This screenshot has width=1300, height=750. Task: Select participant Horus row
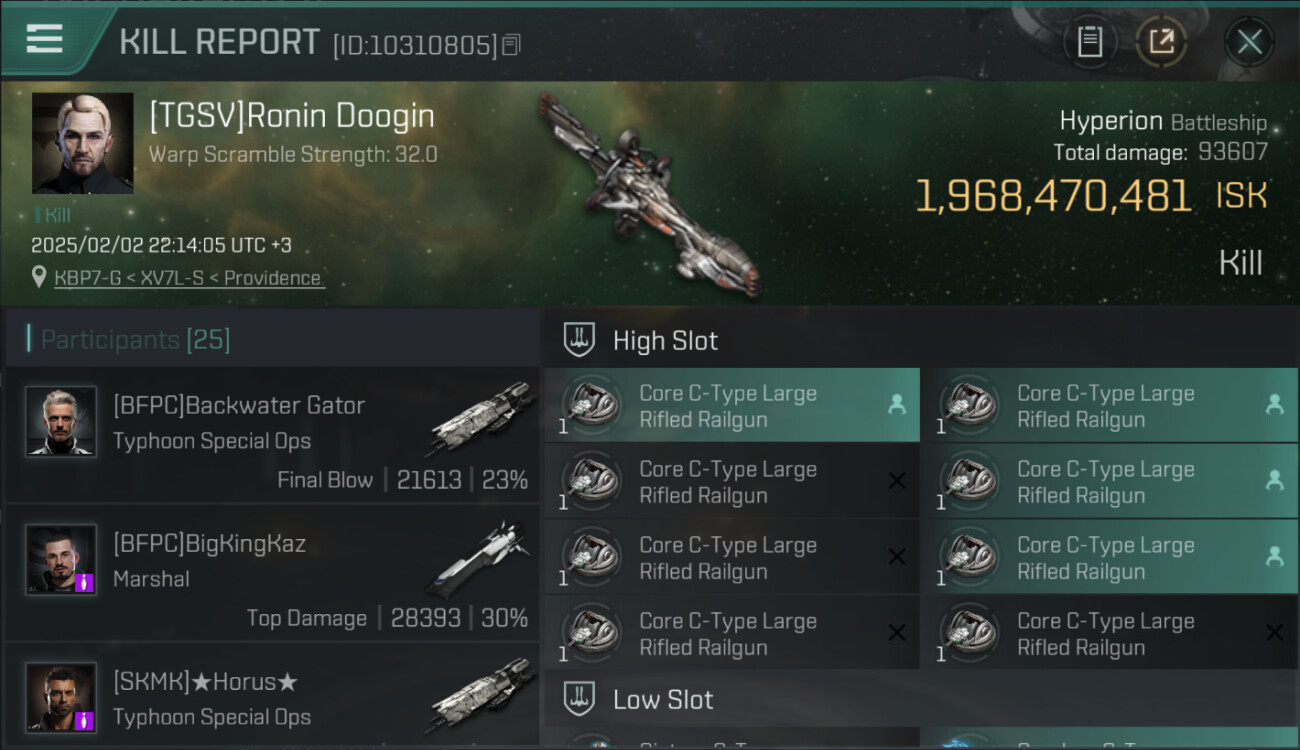[x=272, y=698]
